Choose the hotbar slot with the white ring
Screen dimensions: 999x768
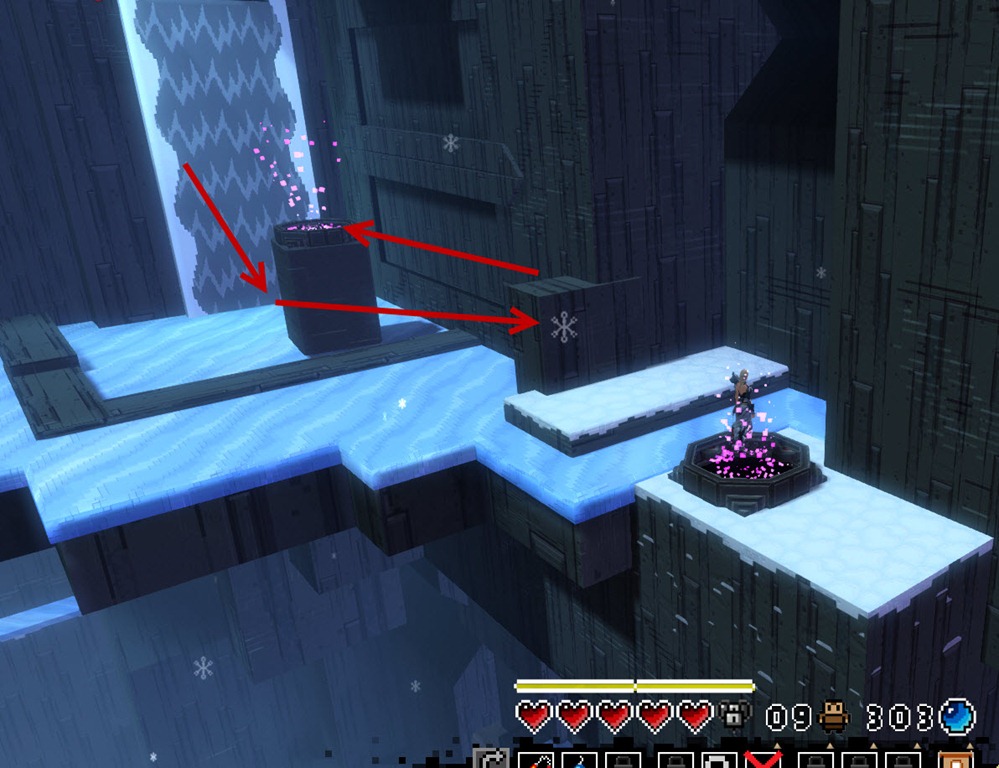720,760
